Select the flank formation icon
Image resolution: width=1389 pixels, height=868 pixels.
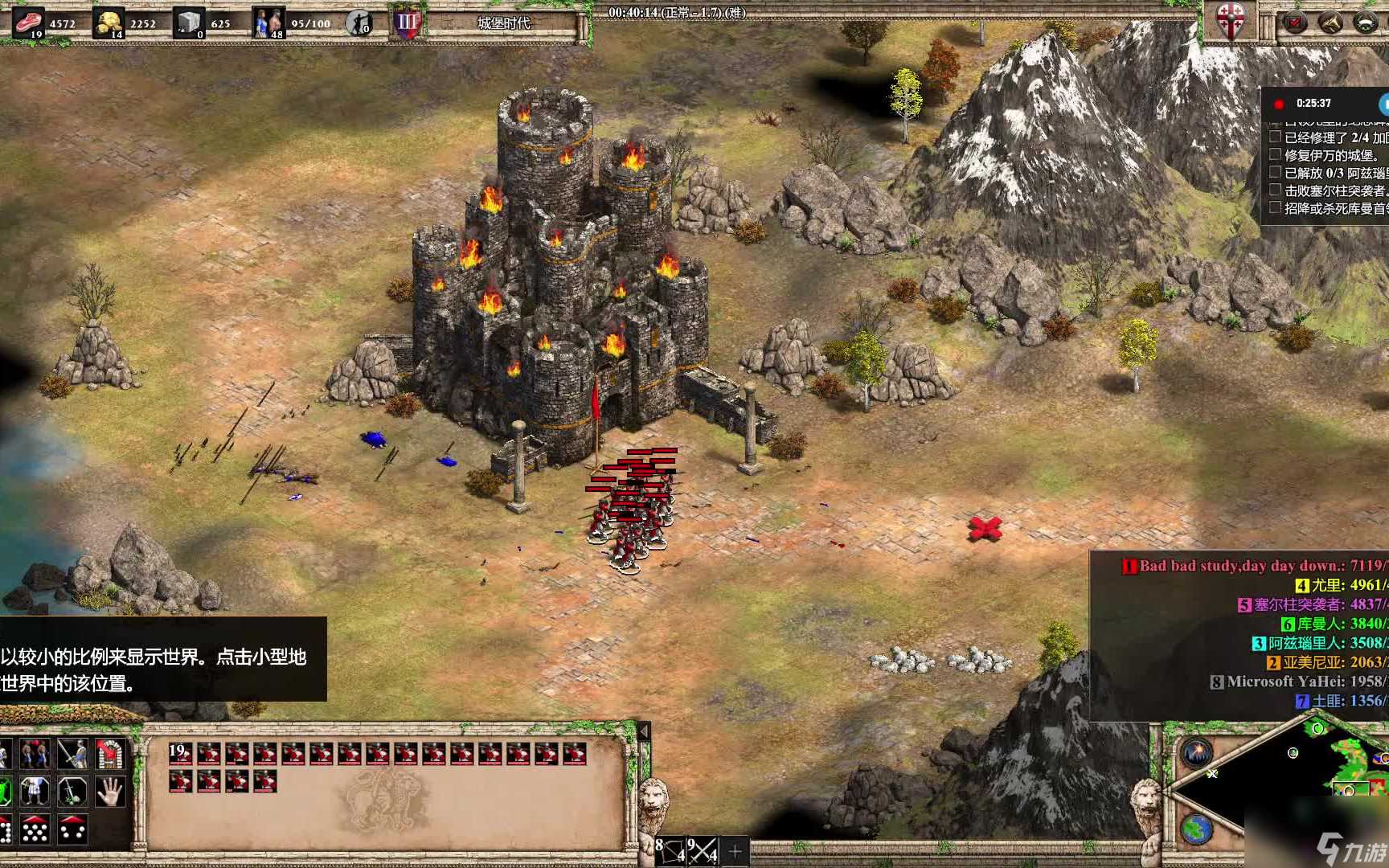pyautogui.click(x=72, y=829)
